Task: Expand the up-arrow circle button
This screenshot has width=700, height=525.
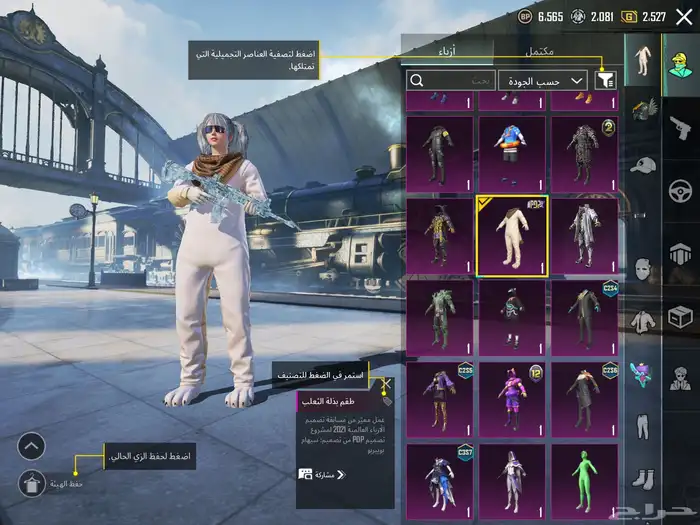Action: (32, 446)
